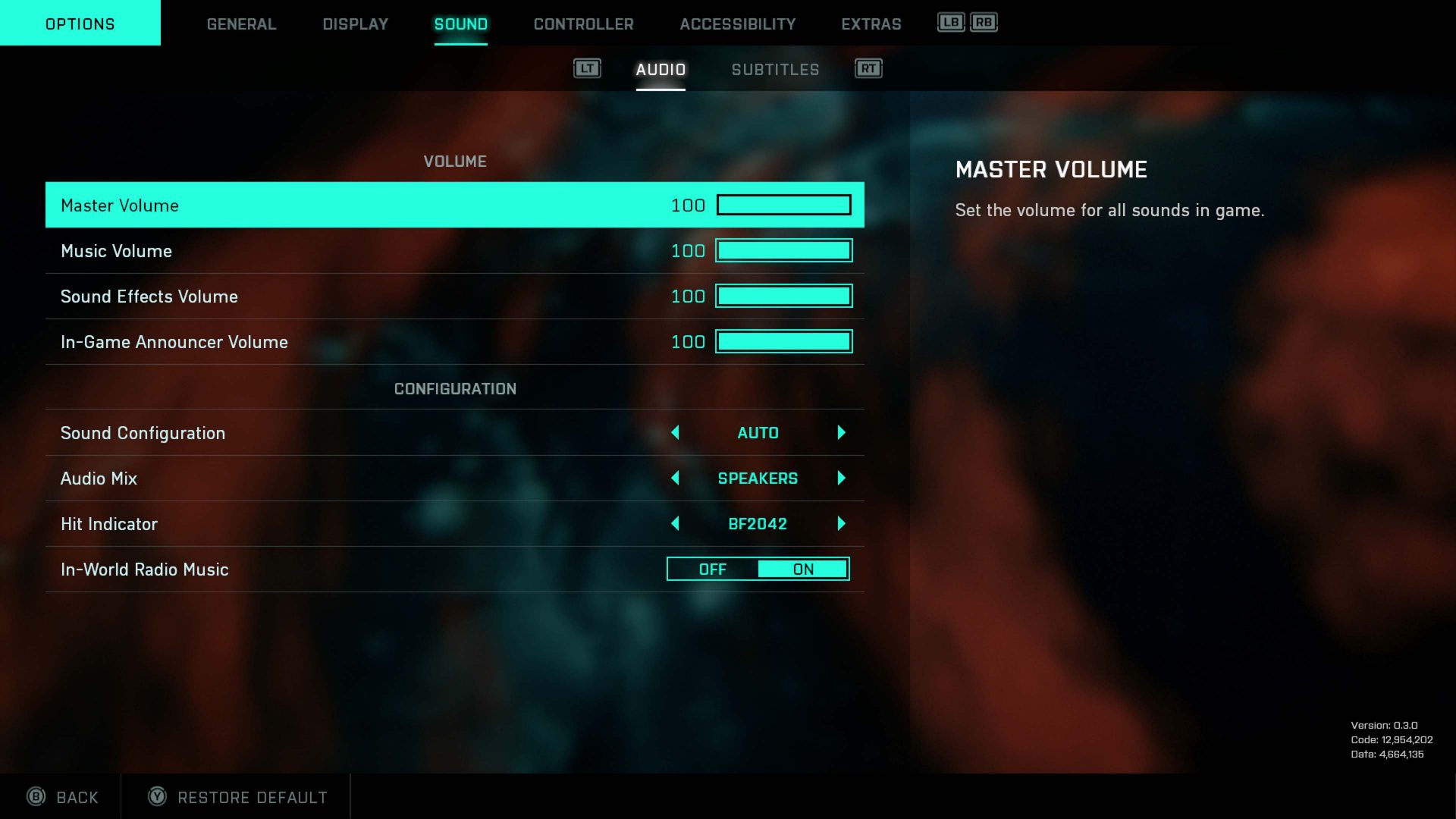
Task: Click the LB bumper icon
Action: click(x=950, y=23)
